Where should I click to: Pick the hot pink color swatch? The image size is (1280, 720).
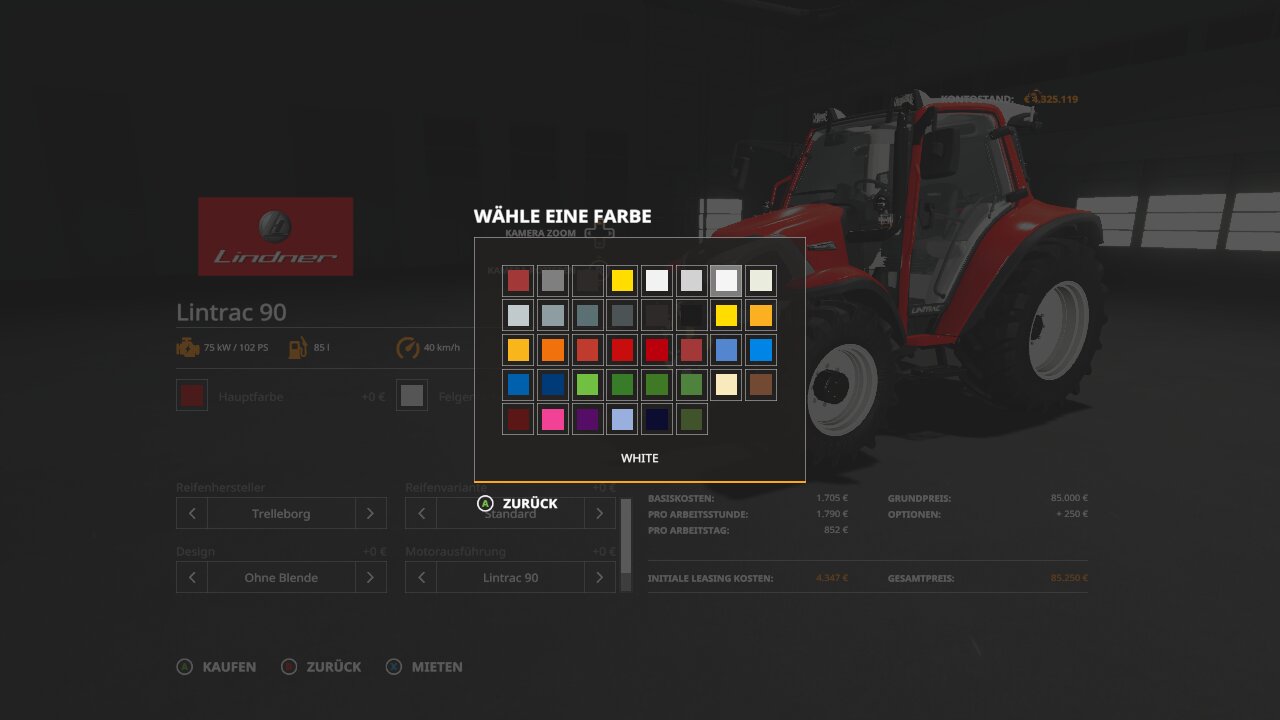[553, 419]
